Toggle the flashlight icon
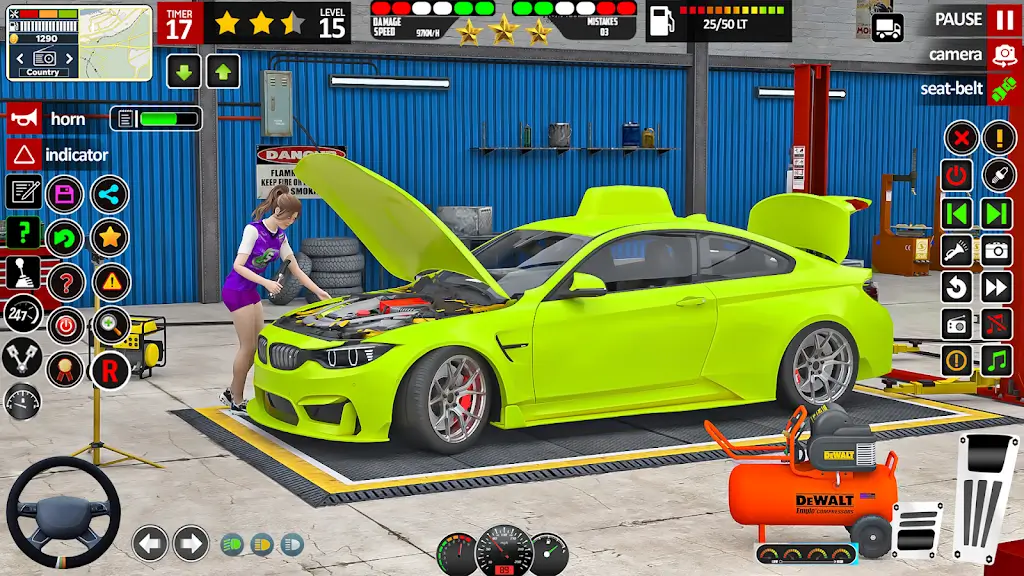Viewport: 1024px width, 576px height. [957, 250]
